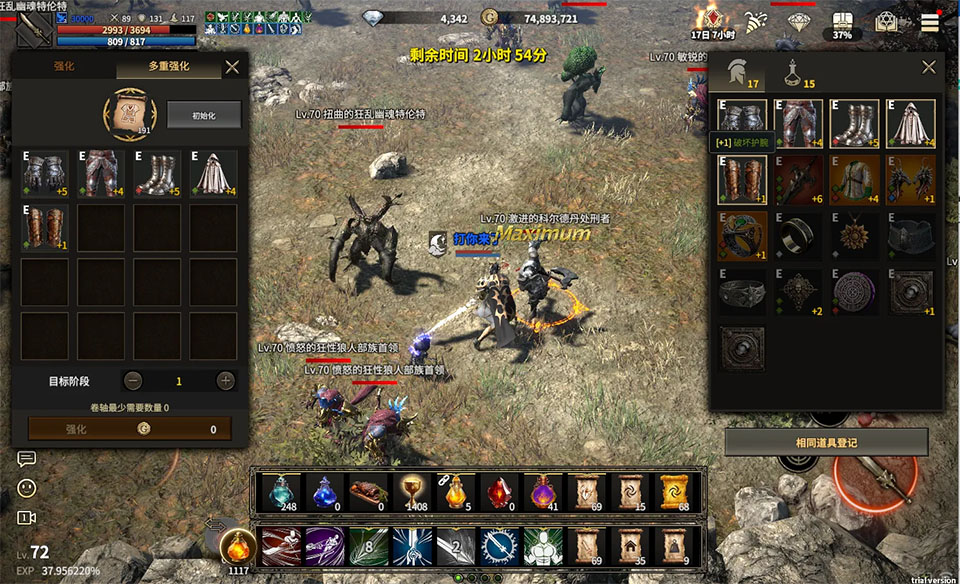Close the inventory panel

click(928, 67)
